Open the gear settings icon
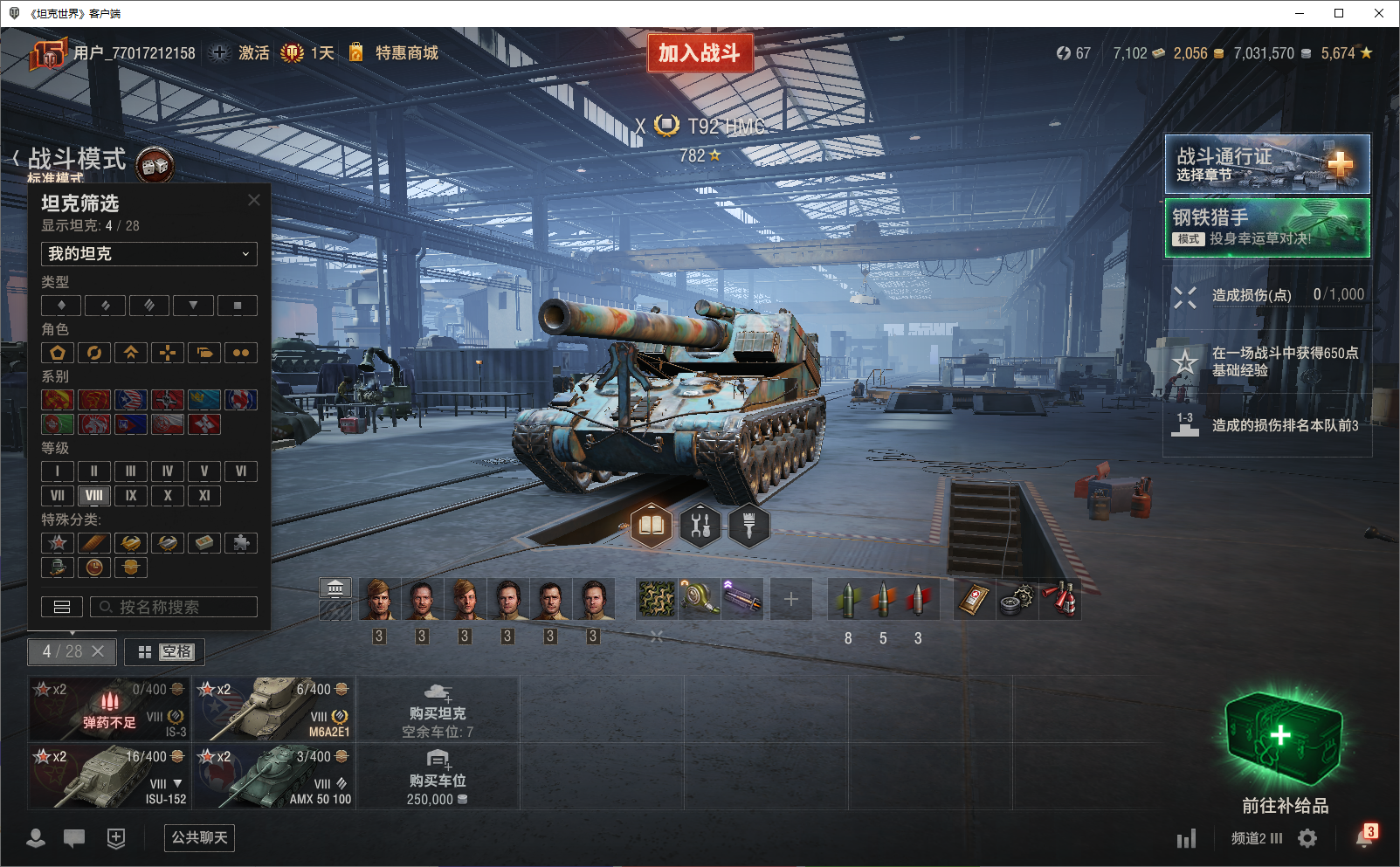The image size is (1400, 867). pos(1307,838)
